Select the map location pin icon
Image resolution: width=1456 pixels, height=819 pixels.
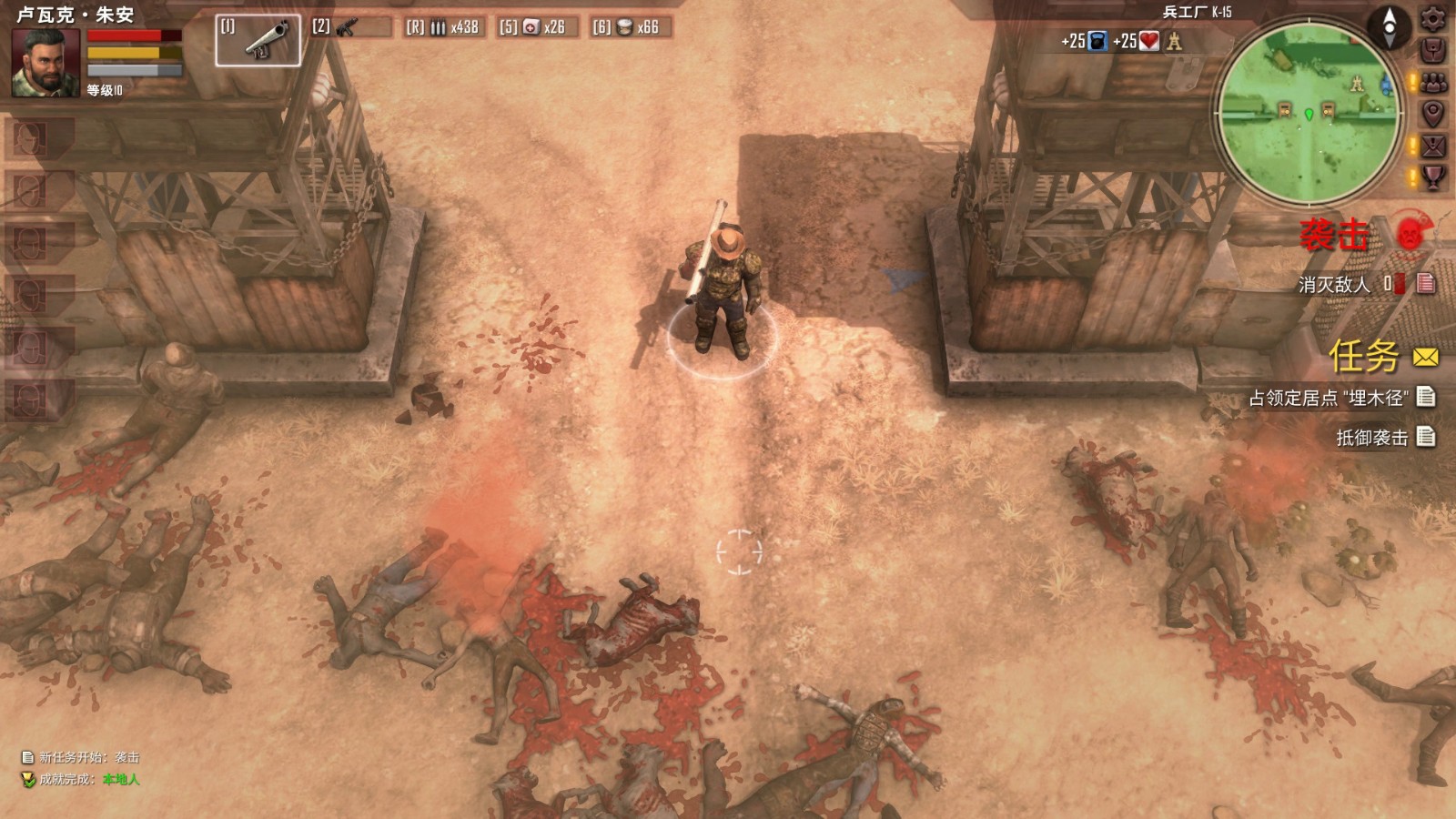pos(1433,111)
